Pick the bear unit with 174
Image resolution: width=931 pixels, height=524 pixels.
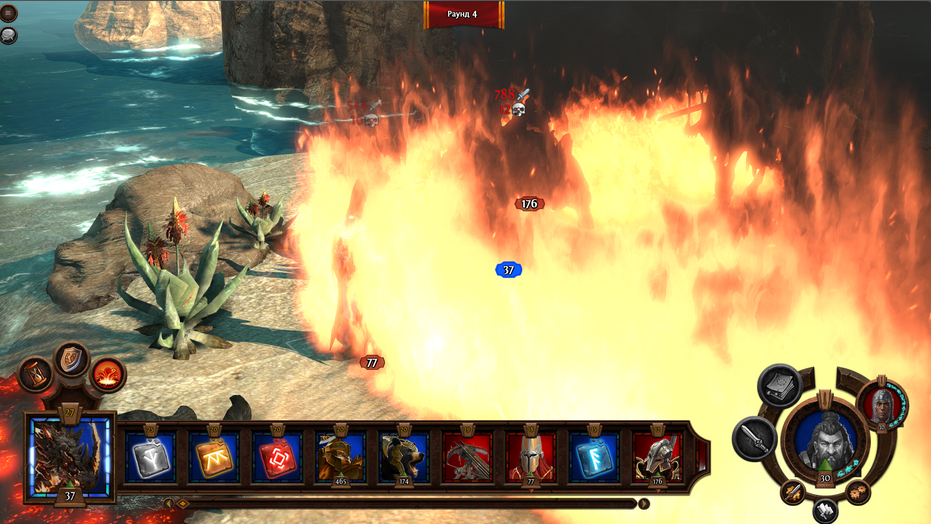coord(405,457)
